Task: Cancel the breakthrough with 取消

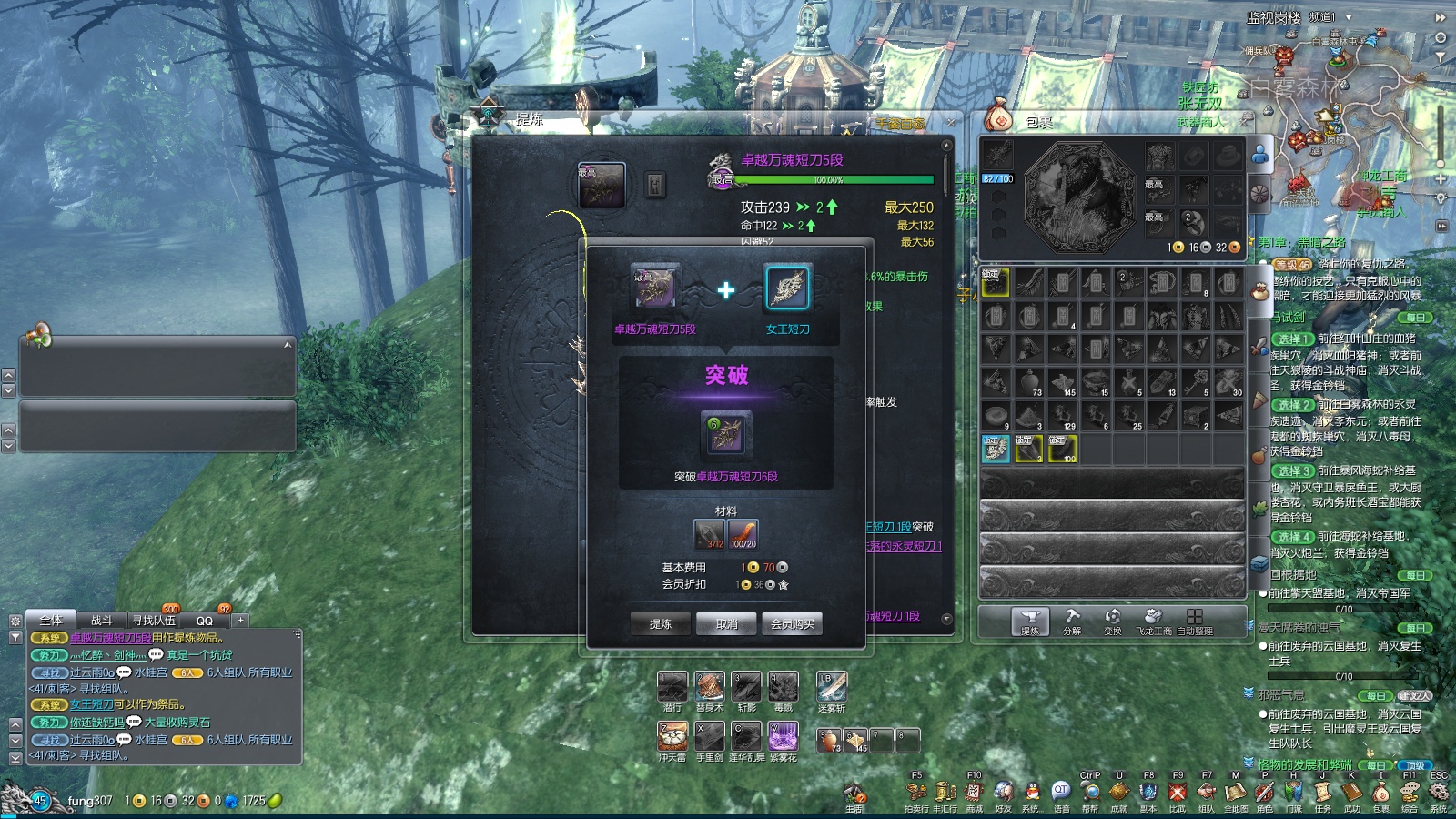Action: 726,623
